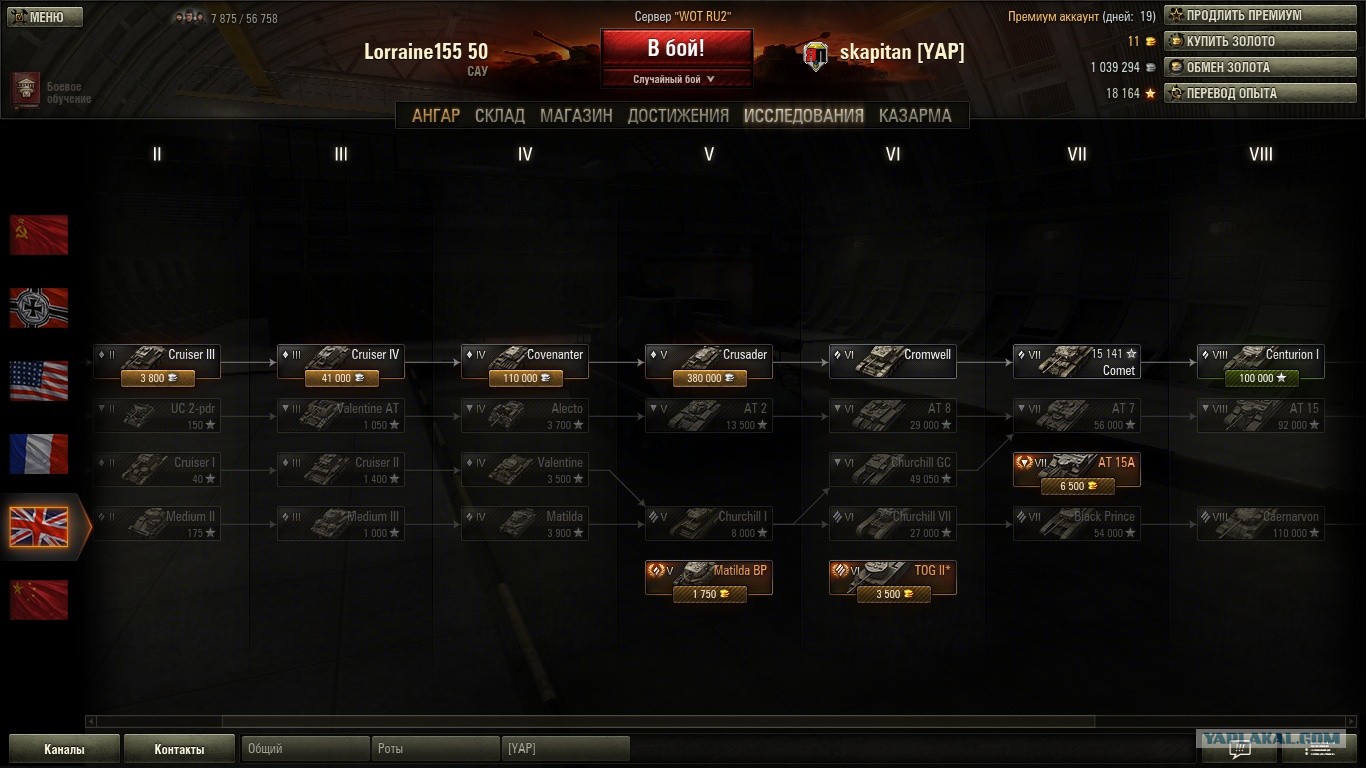Open ОБМЕН ЗОЛОТА exchange
The width and height of the screenshot is (1366, 768).
pos(1259,68)
